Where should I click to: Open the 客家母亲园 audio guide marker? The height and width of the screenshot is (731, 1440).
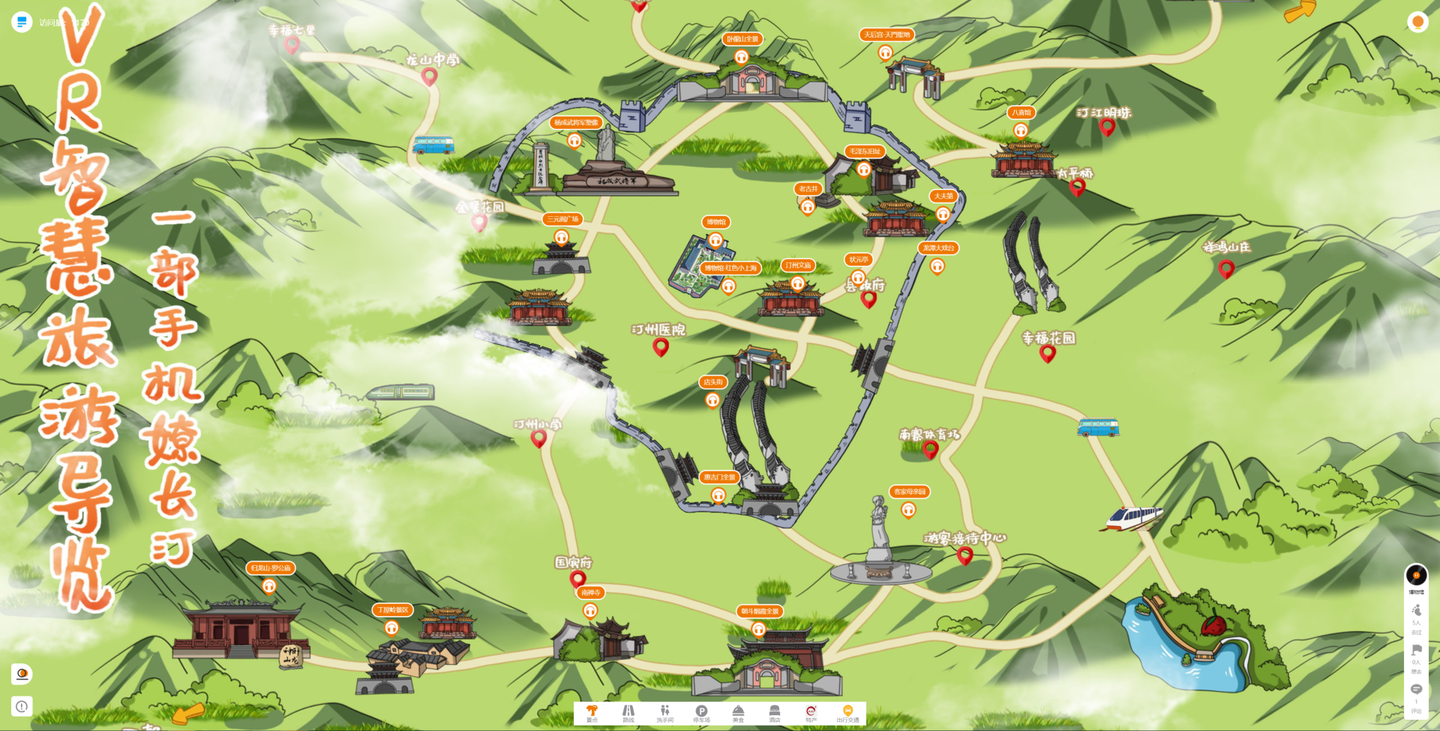909,510
